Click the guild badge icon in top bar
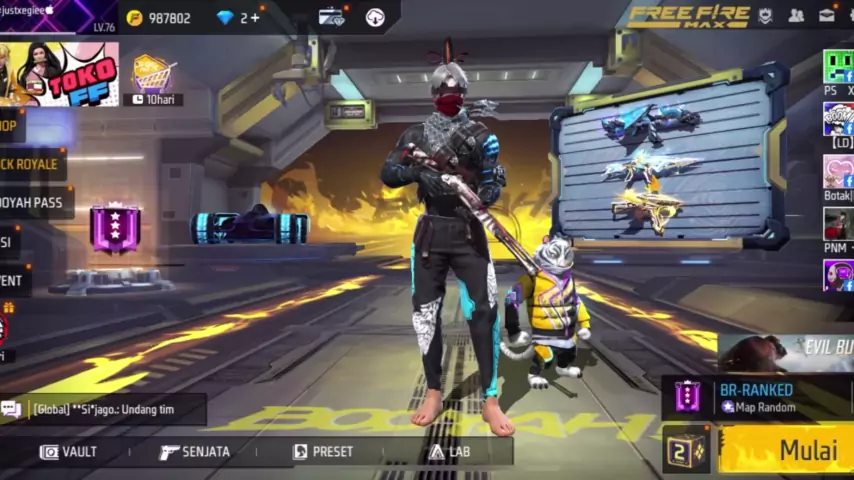 (765, 15)
